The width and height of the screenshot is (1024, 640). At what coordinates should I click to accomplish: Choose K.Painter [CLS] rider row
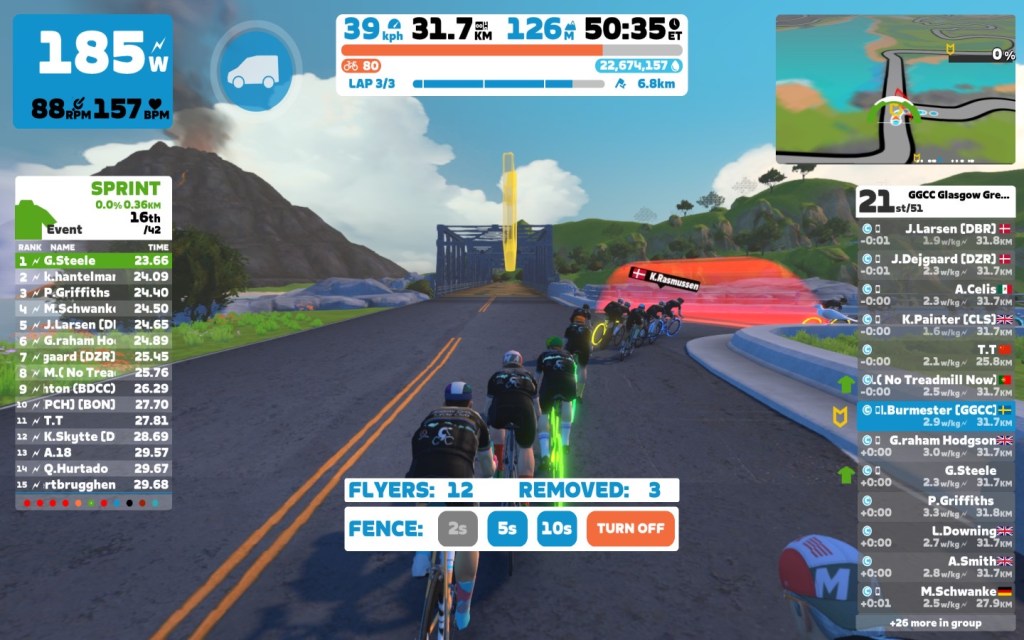coord(936,325)
